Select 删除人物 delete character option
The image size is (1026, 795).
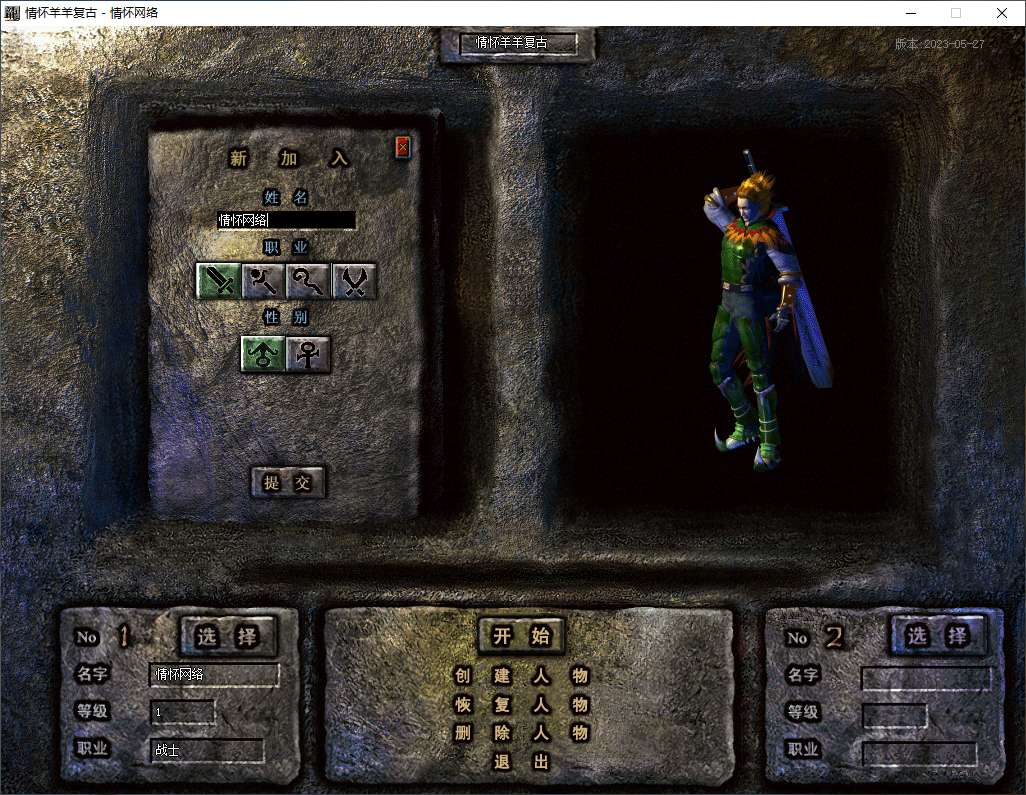tap(521, 733)
